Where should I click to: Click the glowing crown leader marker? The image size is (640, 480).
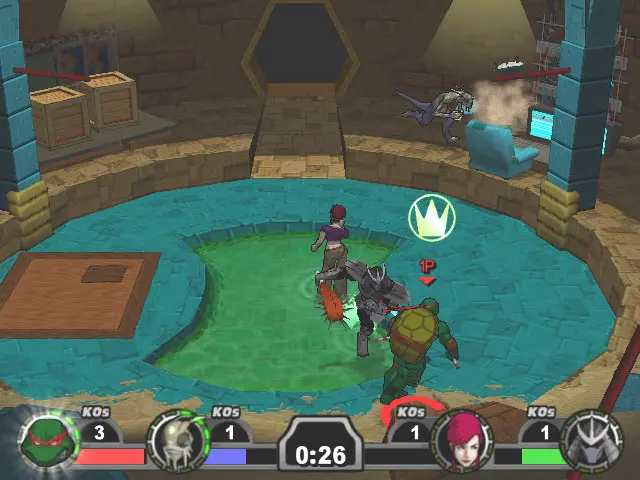432,218
